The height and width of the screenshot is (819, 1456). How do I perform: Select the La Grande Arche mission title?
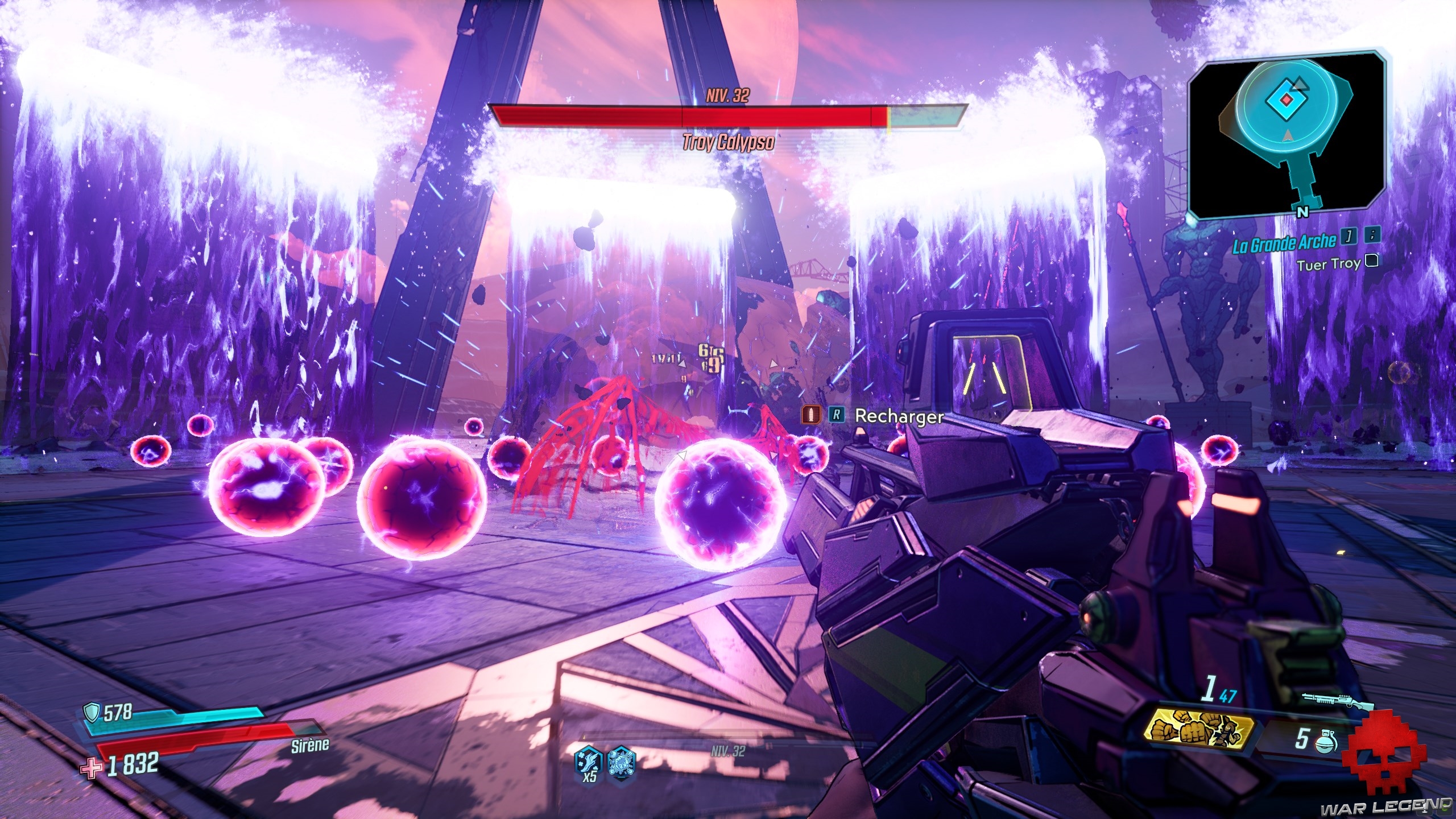point(1284,243)
